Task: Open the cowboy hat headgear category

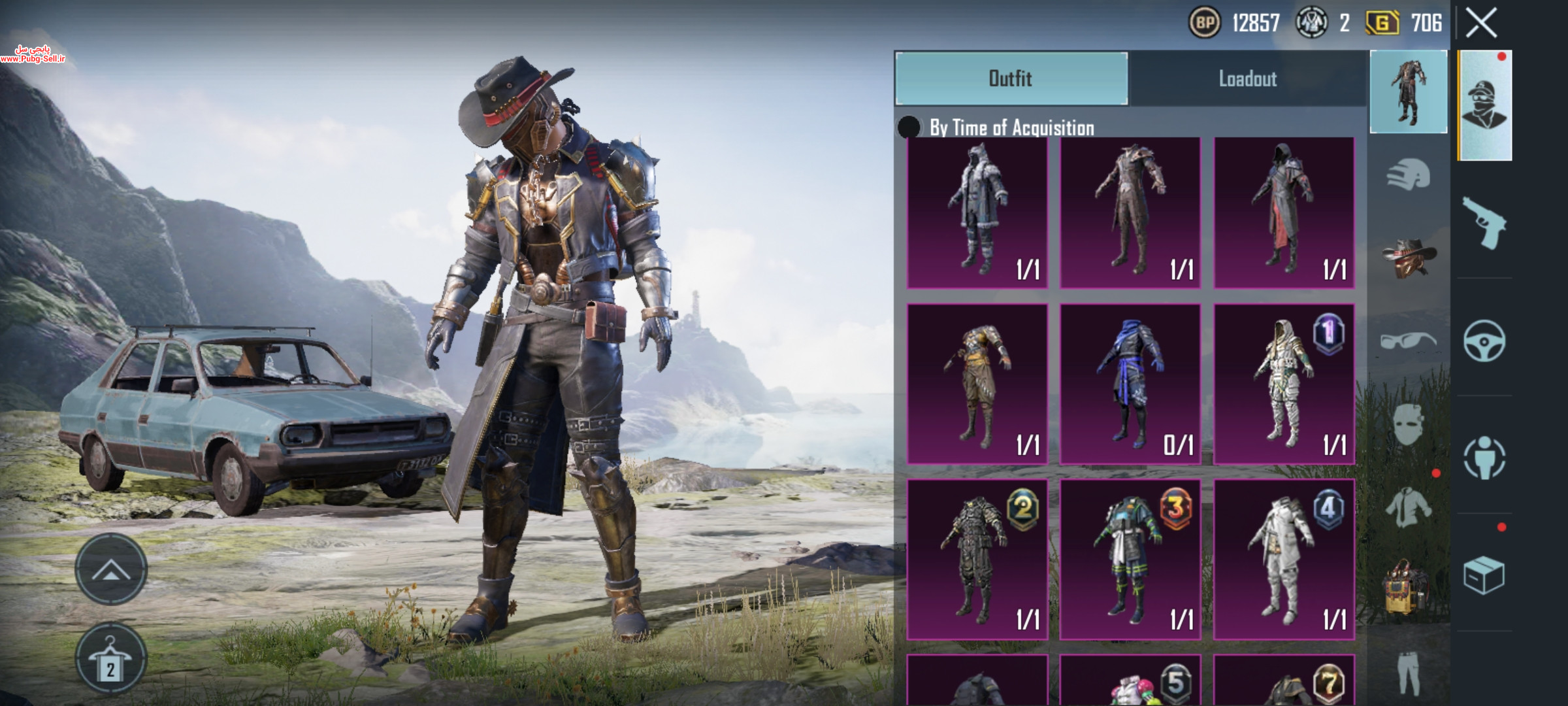Action: (1408, 257)
